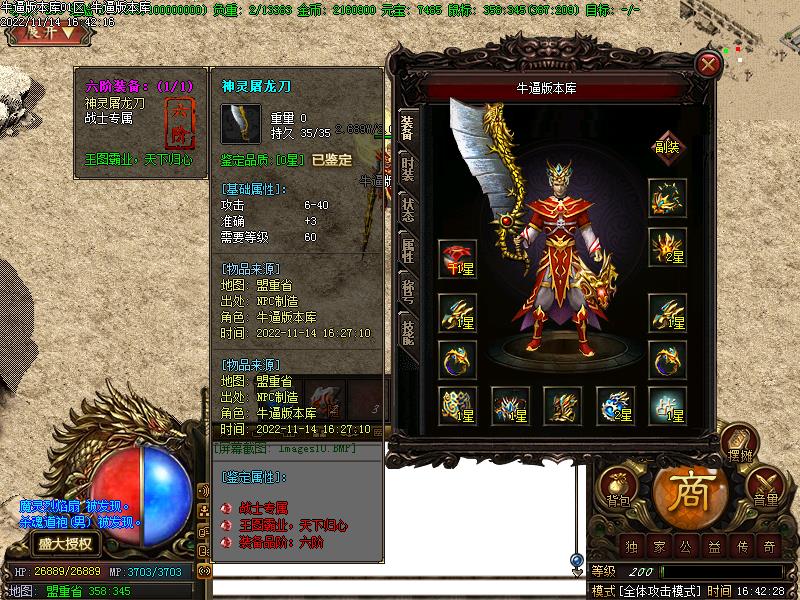Click the 独 button in bottom bar
Screen dimensions: 800x600
point(631,546)
